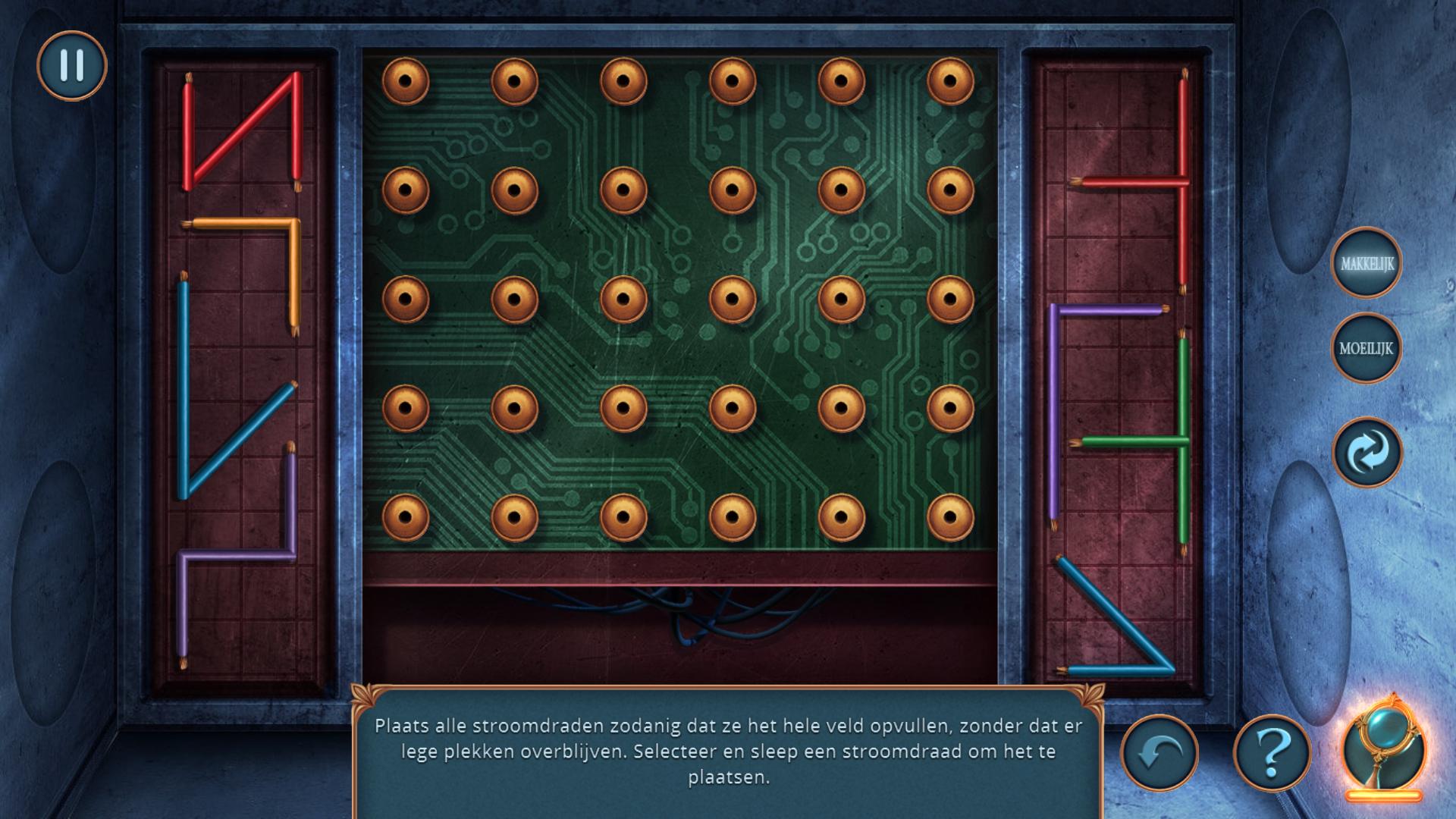Select the blue V-shaped wire on left panel
The width and height of the screenshot is (1456, 819).
[183, 394]
